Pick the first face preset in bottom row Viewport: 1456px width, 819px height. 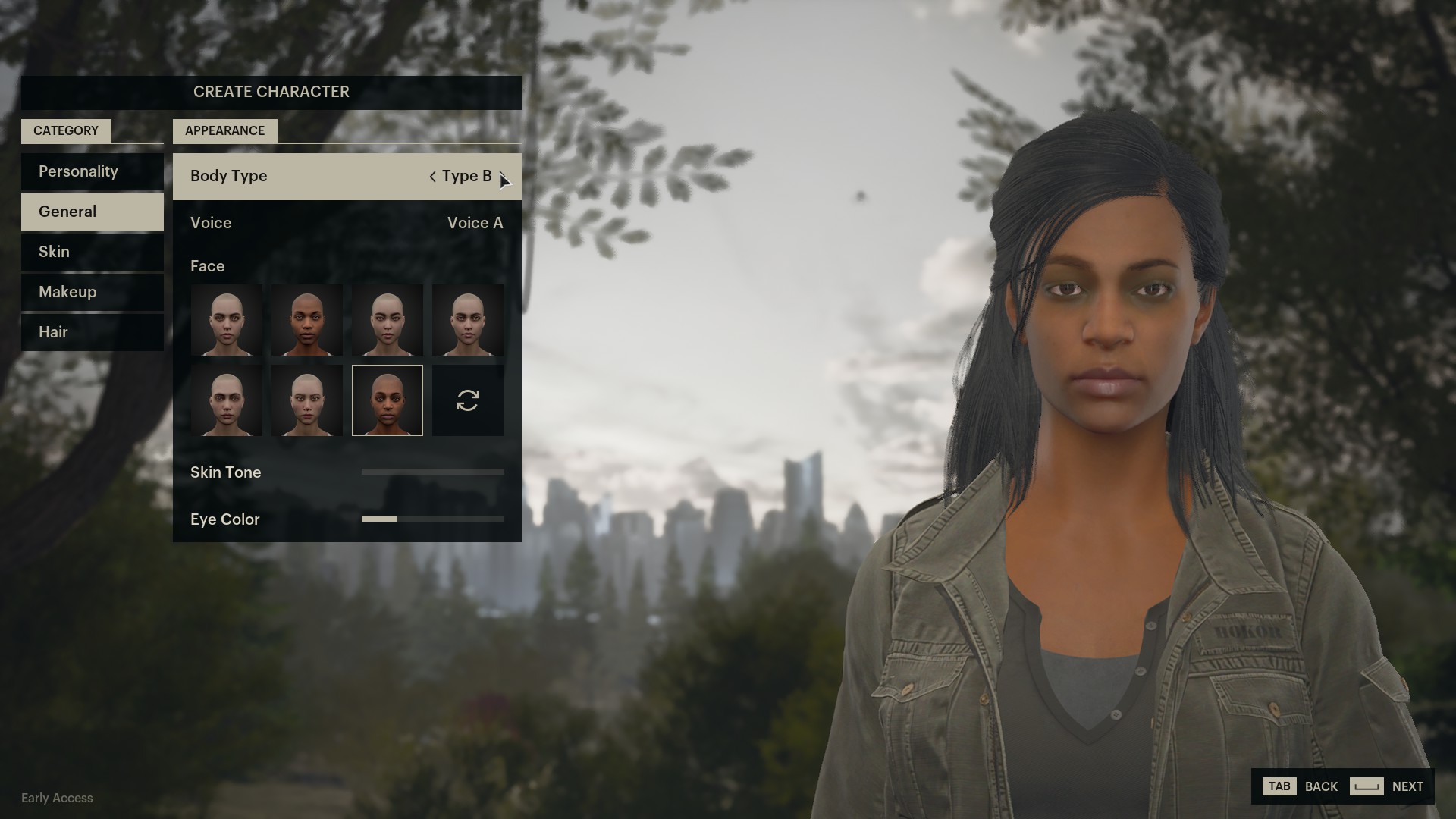[226, 400]
